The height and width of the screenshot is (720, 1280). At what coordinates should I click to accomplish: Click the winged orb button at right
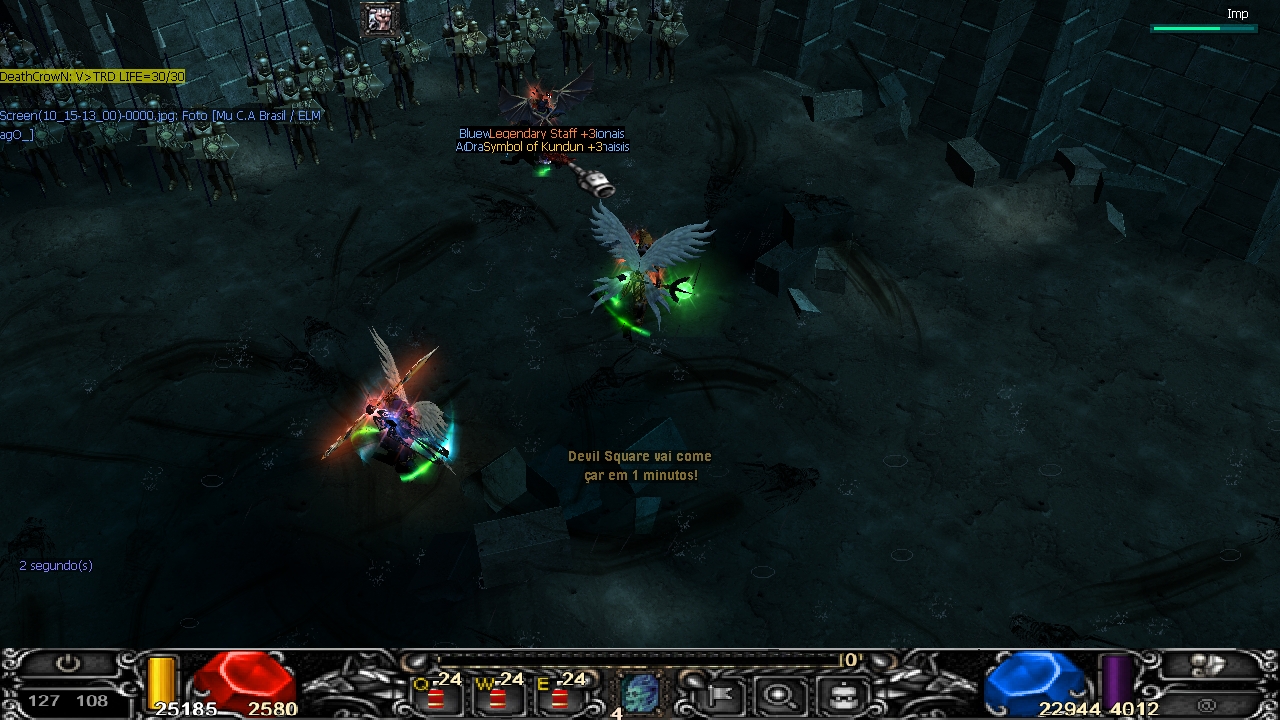(1210, 666)
